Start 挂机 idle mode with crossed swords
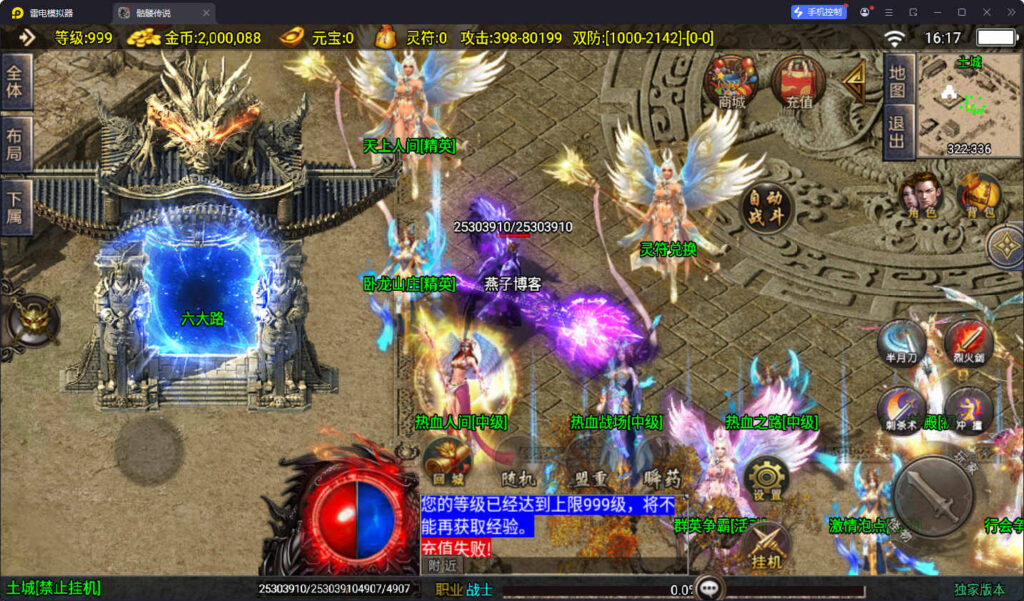The height and width of the screenshot is (601, 1024). pyautogui.click(x=766, y=548)
